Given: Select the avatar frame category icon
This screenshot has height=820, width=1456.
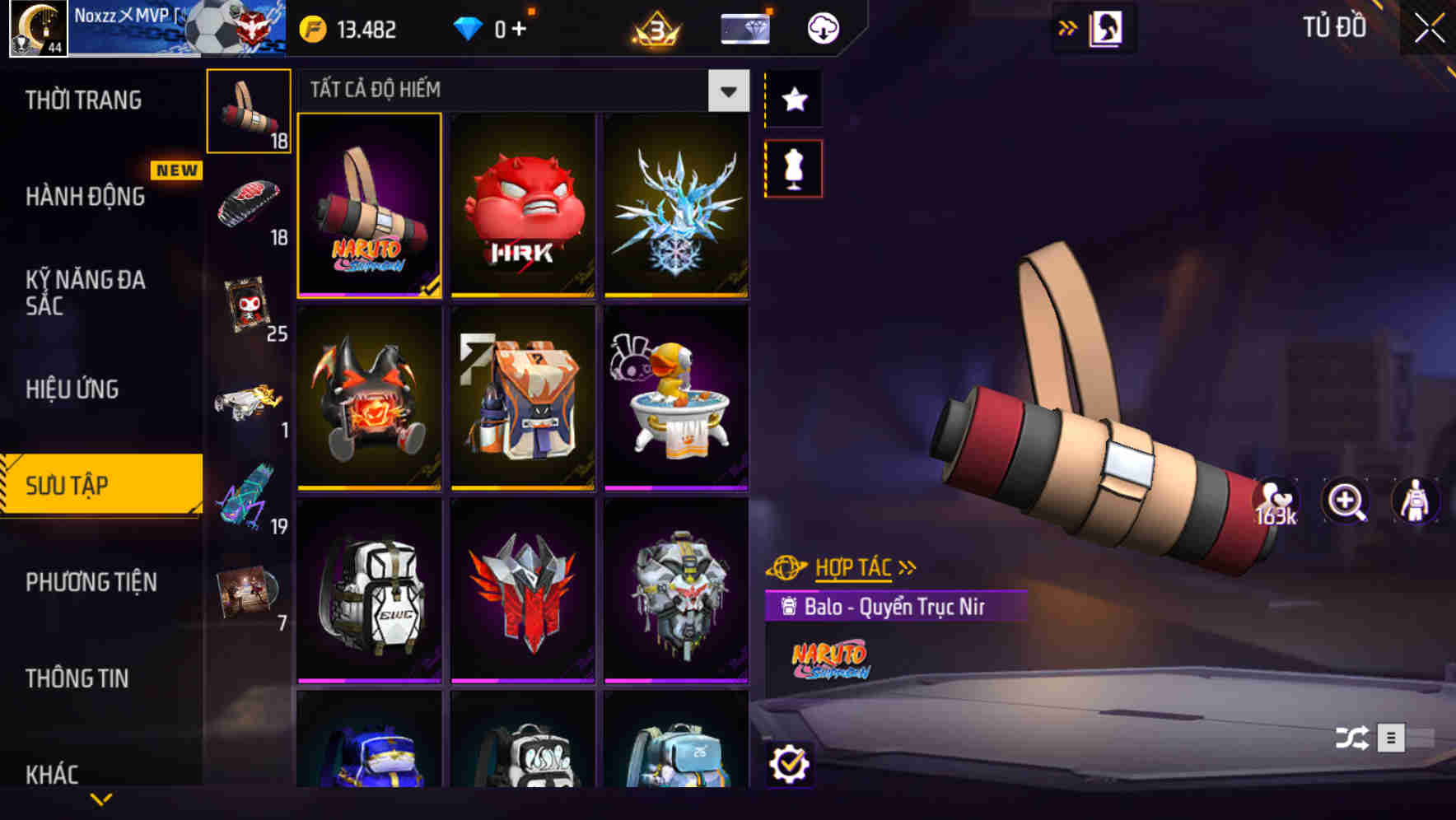Looking at the screenshot, I should coord(249,305).
